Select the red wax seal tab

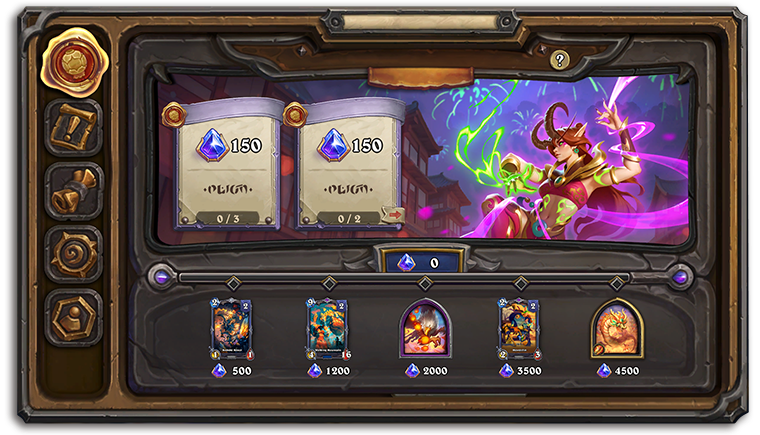(x=72, y=62)
